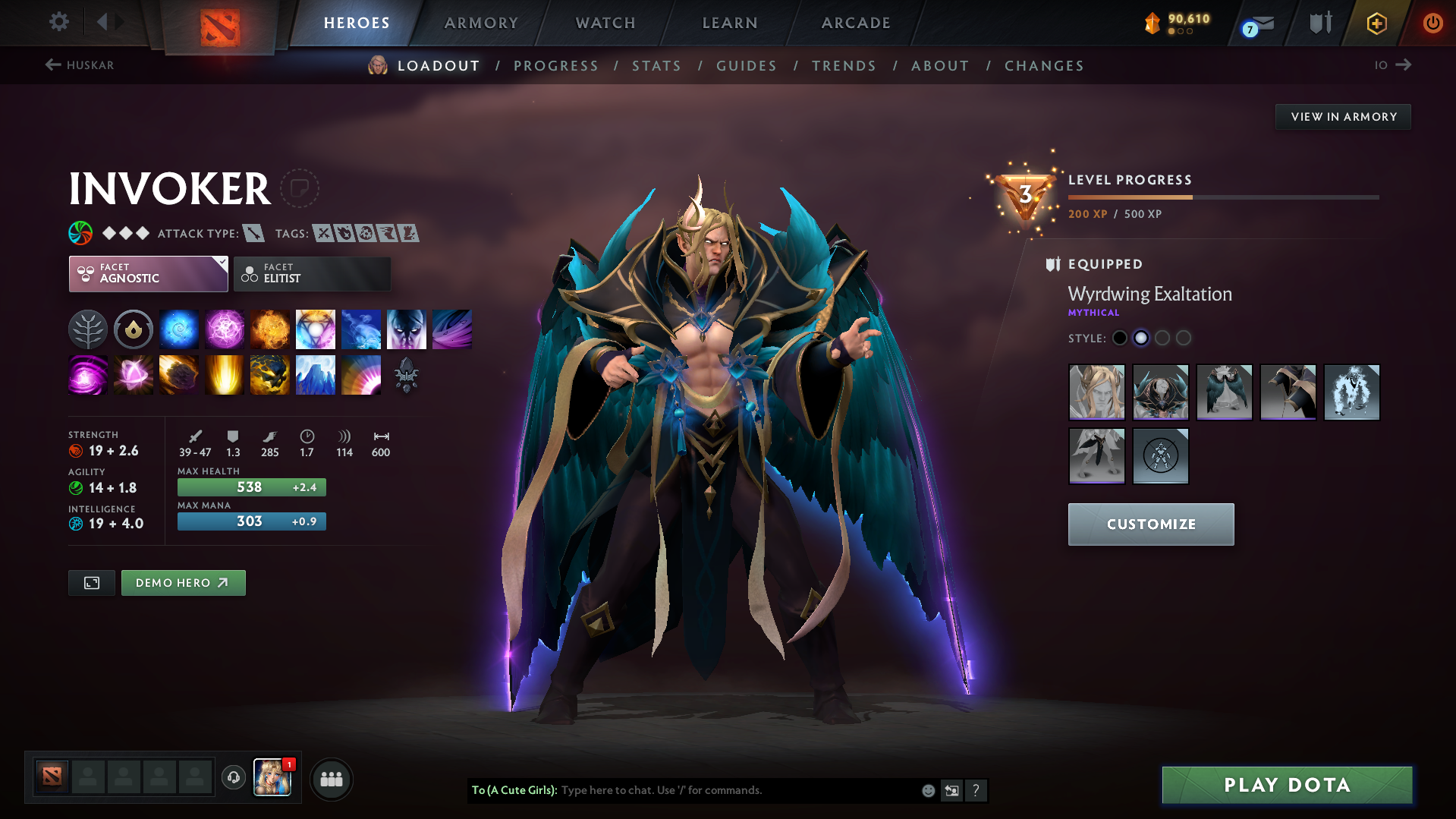Screen dimensions: 1456x819
Task: Select the Quas ability icon
Action: pos(179,329)
